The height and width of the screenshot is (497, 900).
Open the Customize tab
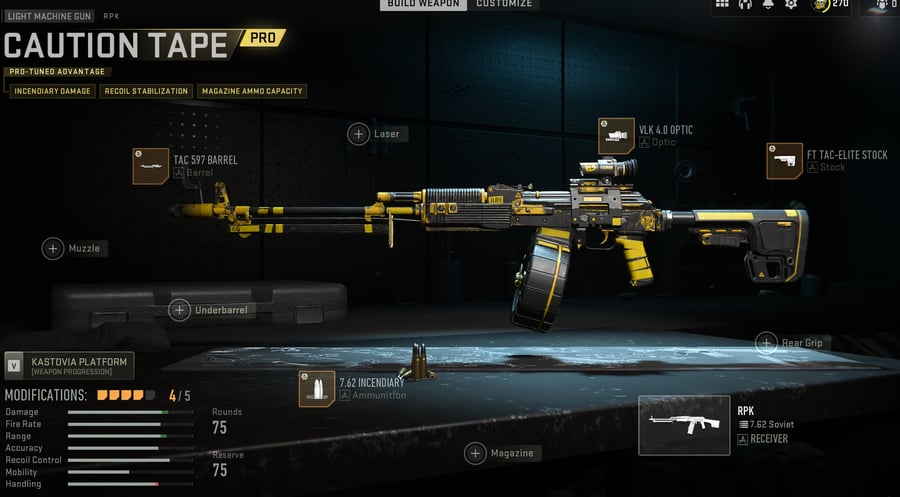coord(504,4)
